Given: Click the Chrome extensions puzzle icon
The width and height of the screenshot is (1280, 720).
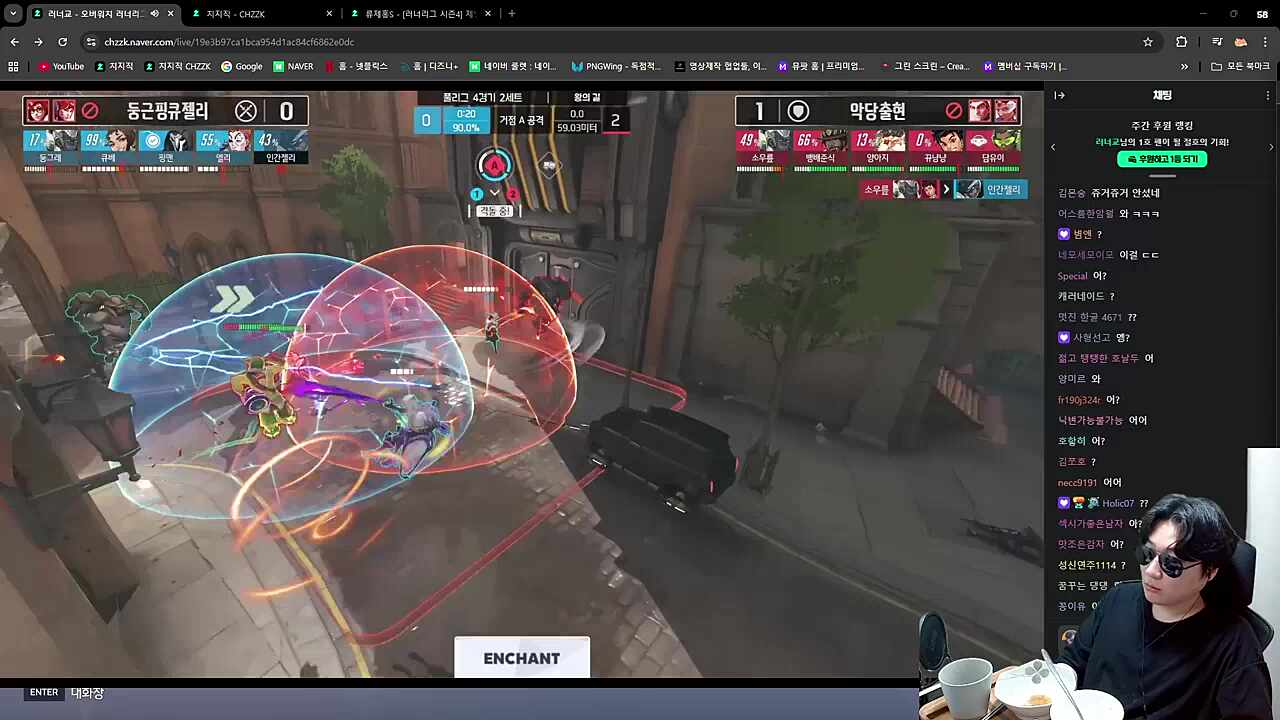Looking at the screenshot, I should [1181, 42].
